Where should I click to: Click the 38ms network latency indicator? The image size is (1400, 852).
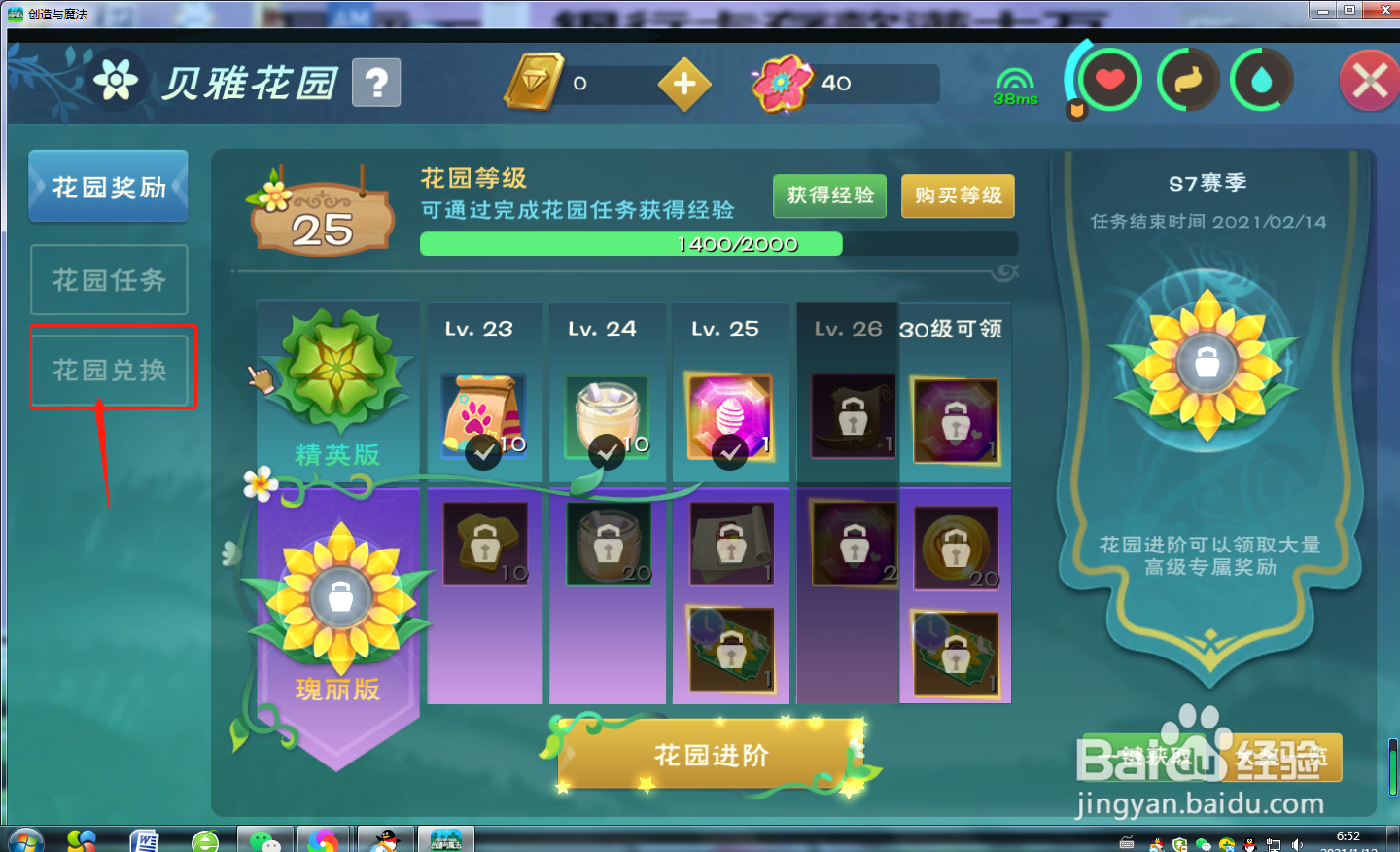[x=1014, y=88]
